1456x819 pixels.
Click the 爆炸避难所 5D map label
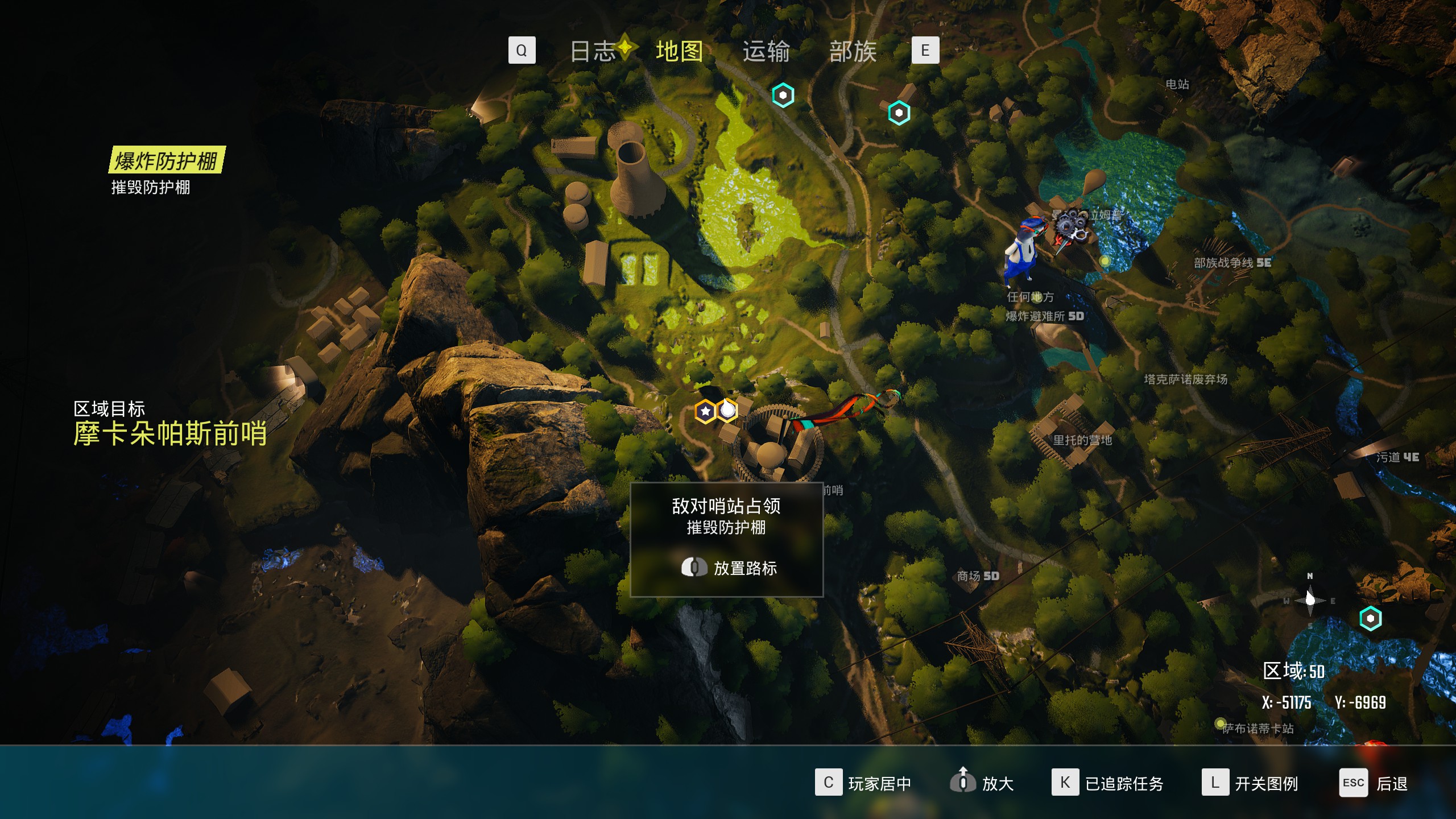1044,316
